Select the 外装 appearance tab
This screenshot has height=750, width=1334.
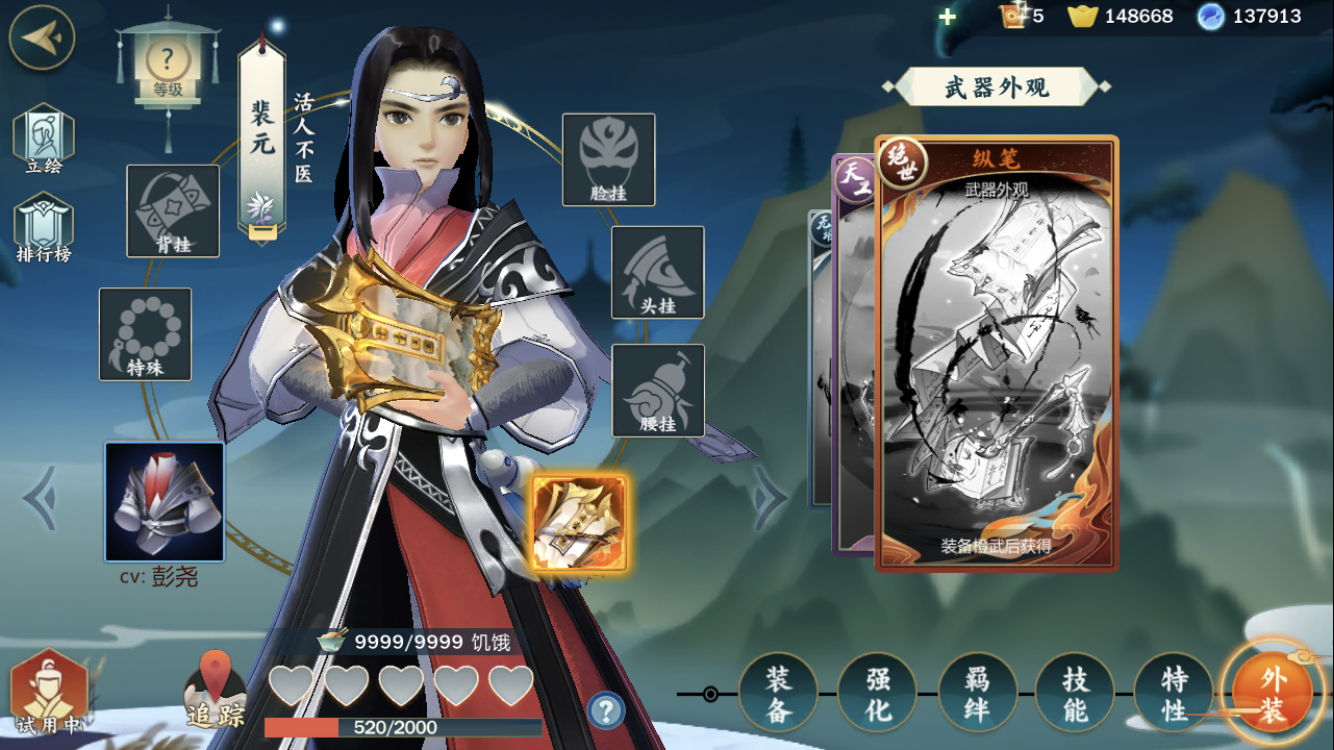coord(1272,692)
